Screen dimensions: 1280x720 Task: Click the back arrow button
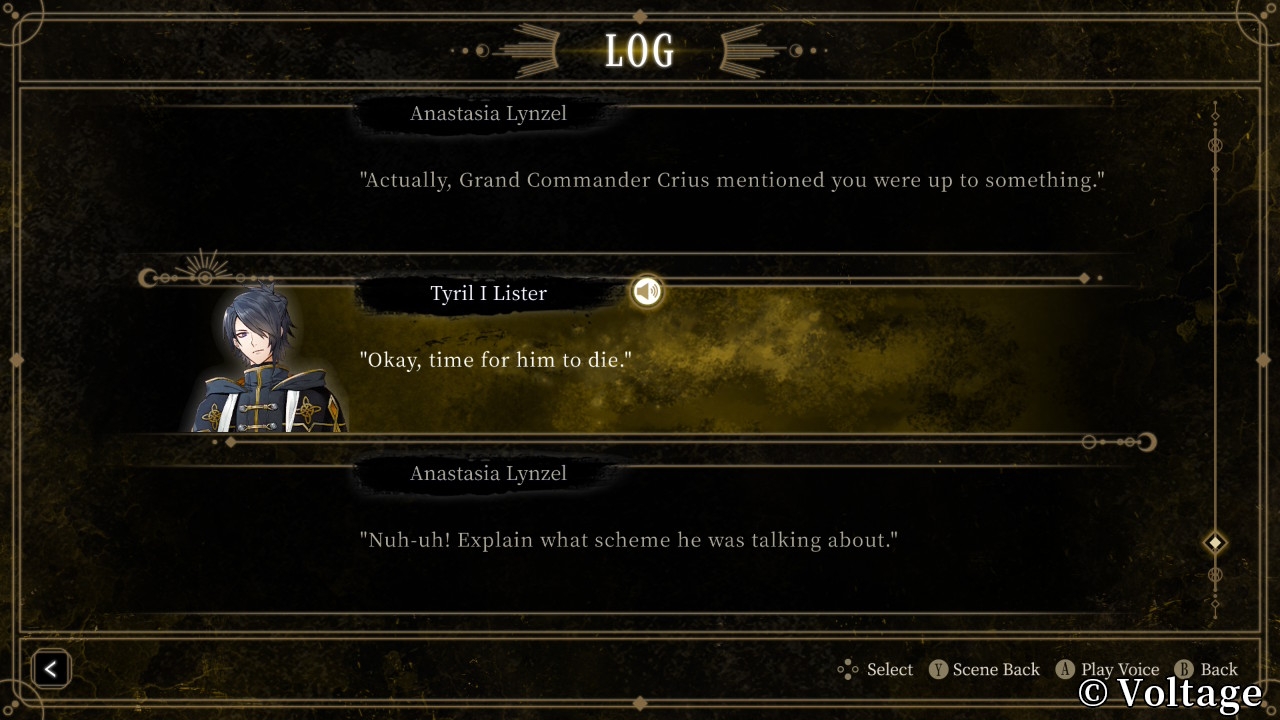point(51,669)
